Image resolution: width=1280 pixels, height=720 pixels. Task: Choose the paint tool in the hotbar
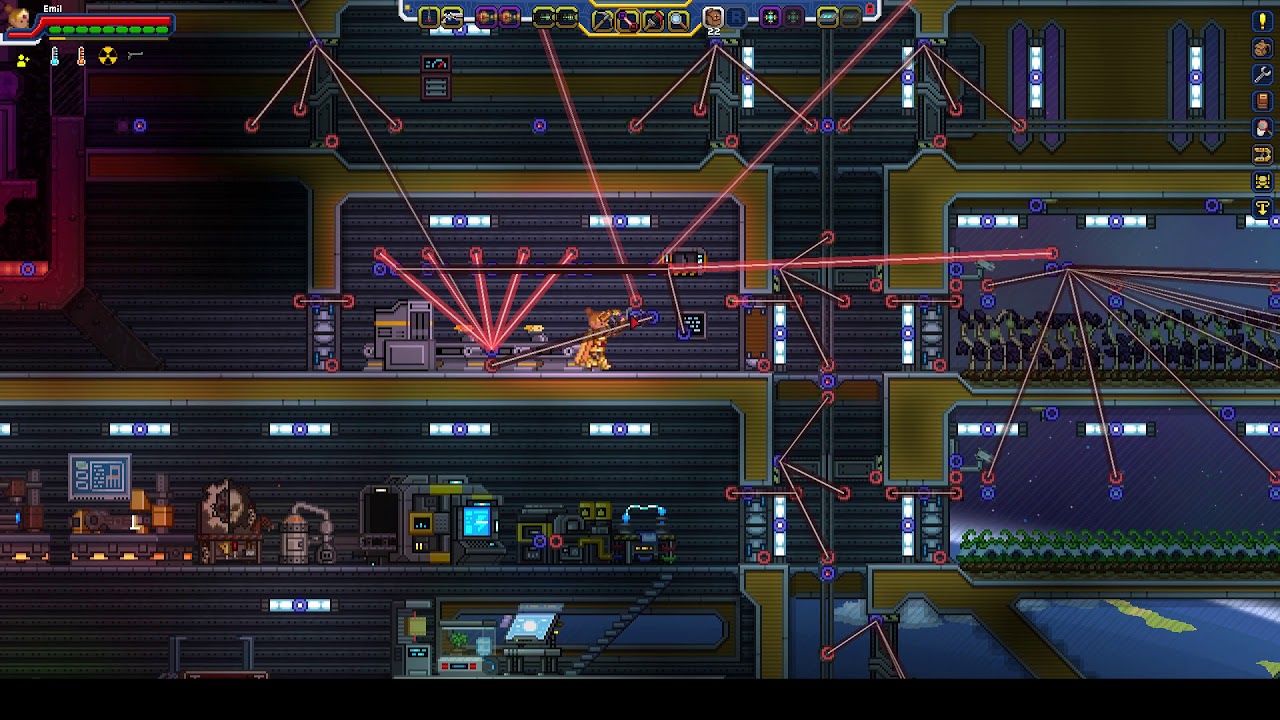click(x=652, y=18)
